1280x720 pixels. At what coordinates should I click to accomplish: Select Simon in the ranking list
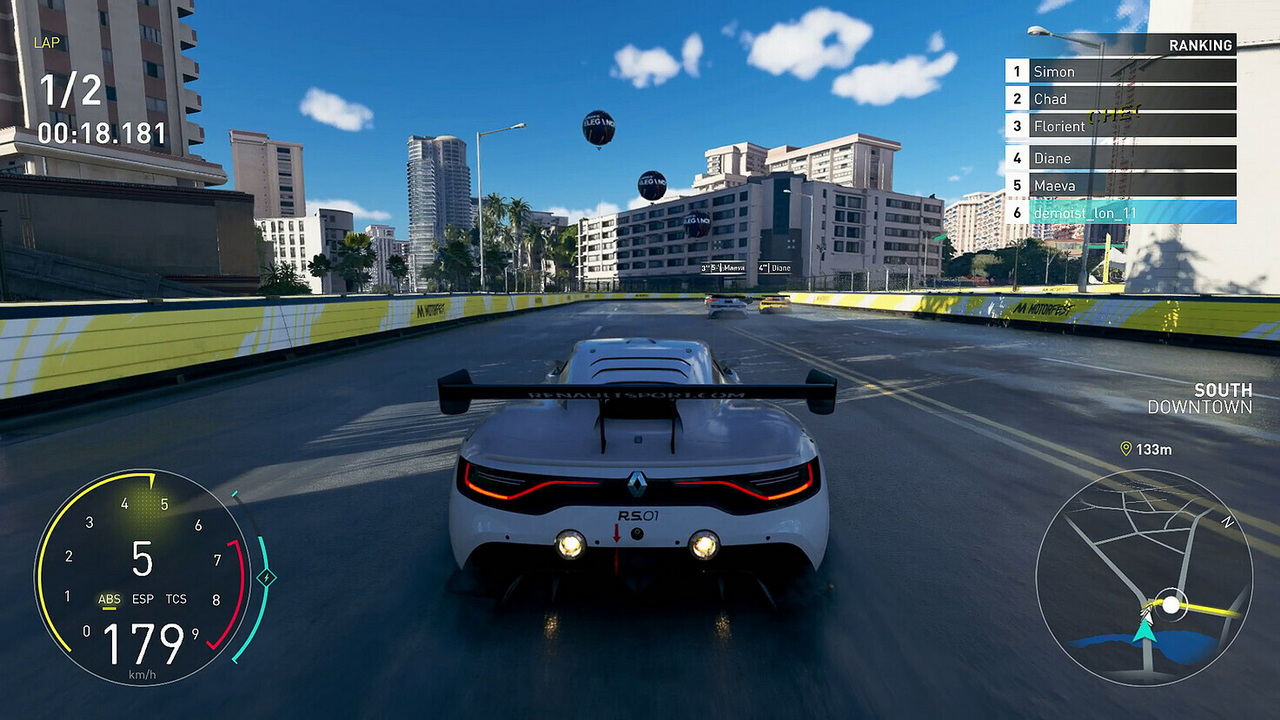1120,71
